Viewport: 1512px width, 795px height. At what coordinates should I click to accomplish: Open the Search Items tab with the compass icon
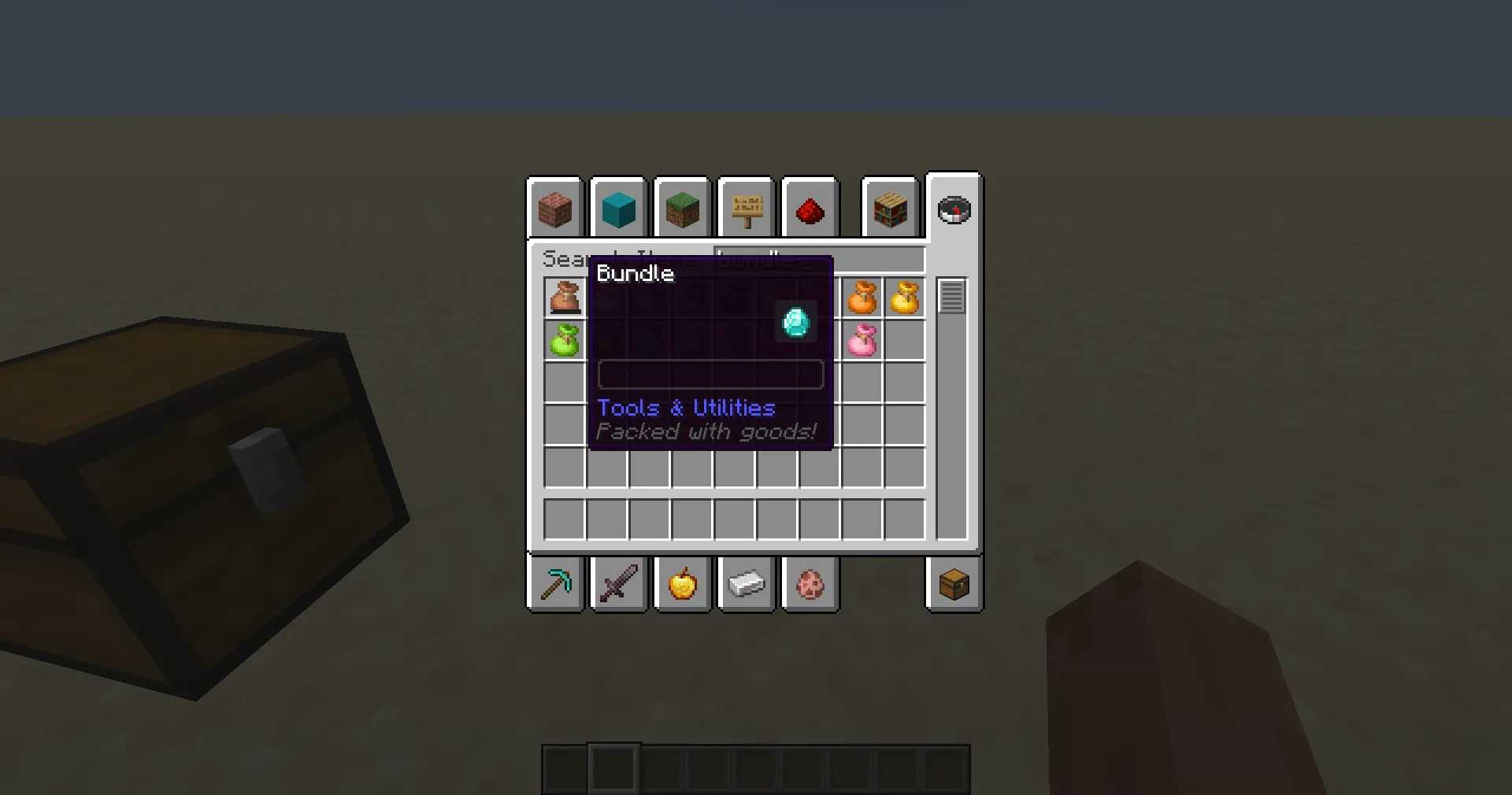(954, 209)
